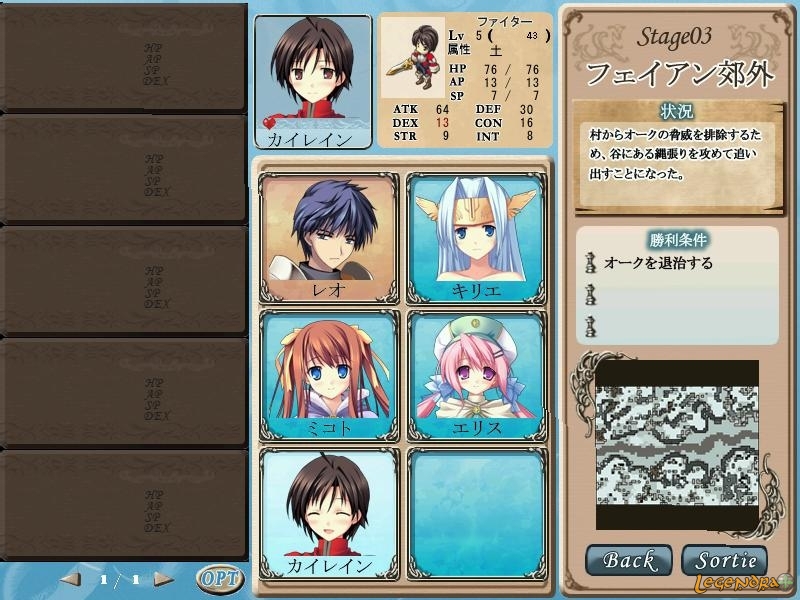Open the OPT options button
800x600 pixels.
219,579
